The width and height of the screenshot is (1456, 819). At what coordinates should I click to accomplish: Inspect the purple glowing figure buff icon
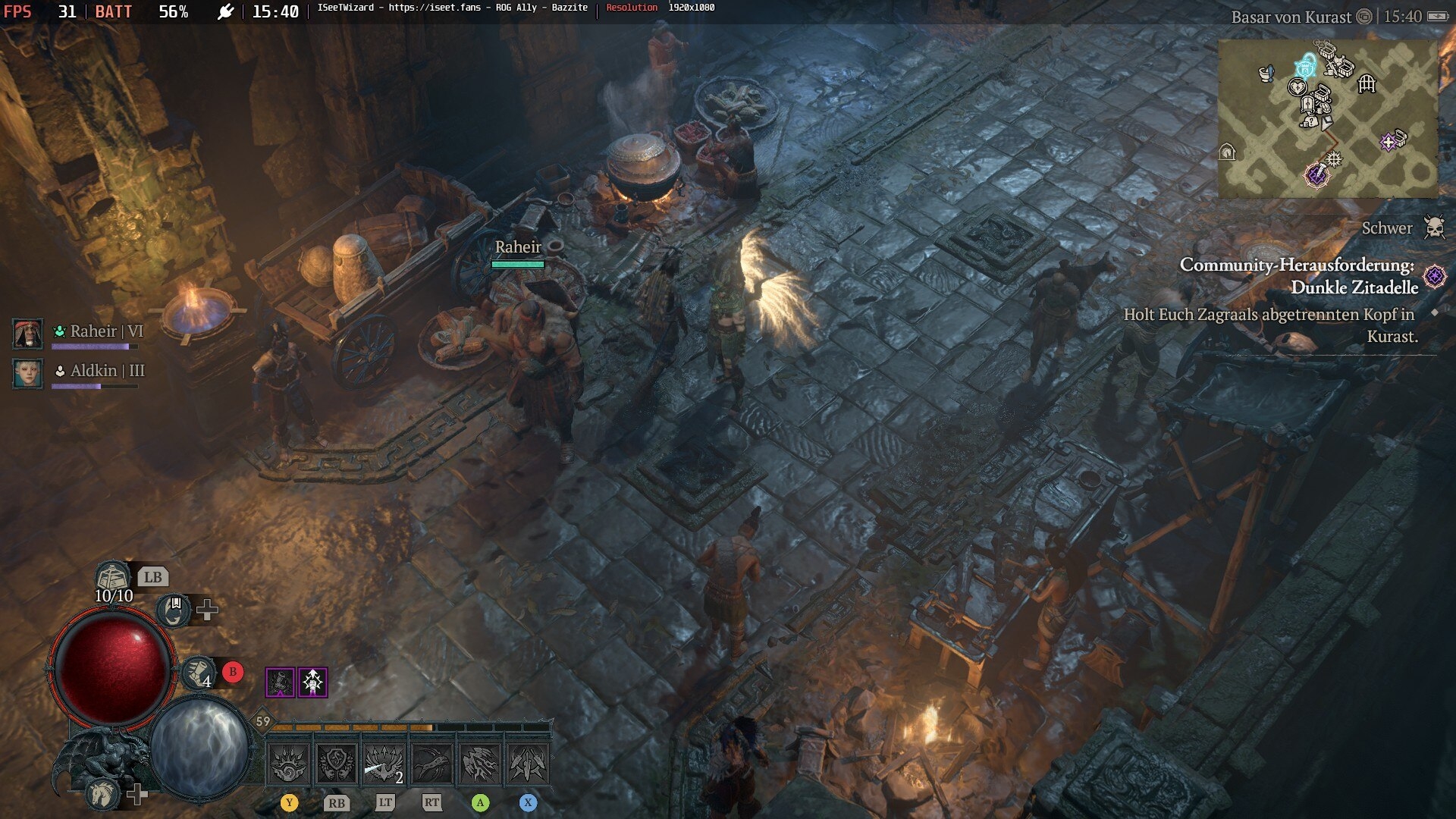(x=312, y=682)
